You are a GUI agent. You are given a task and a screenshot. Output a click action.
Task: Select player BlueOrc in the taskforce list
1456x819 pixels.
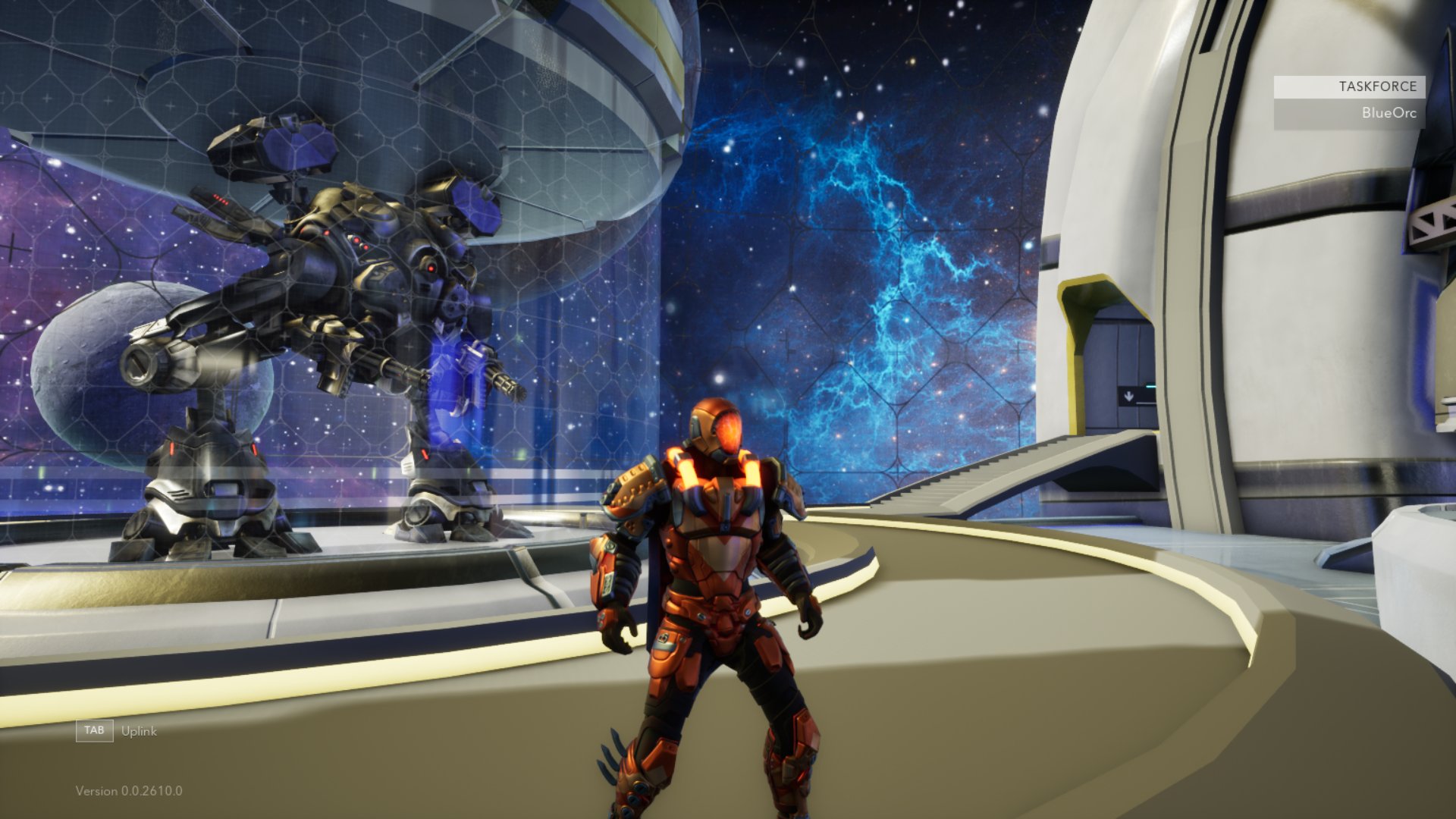click(1349, 114)
